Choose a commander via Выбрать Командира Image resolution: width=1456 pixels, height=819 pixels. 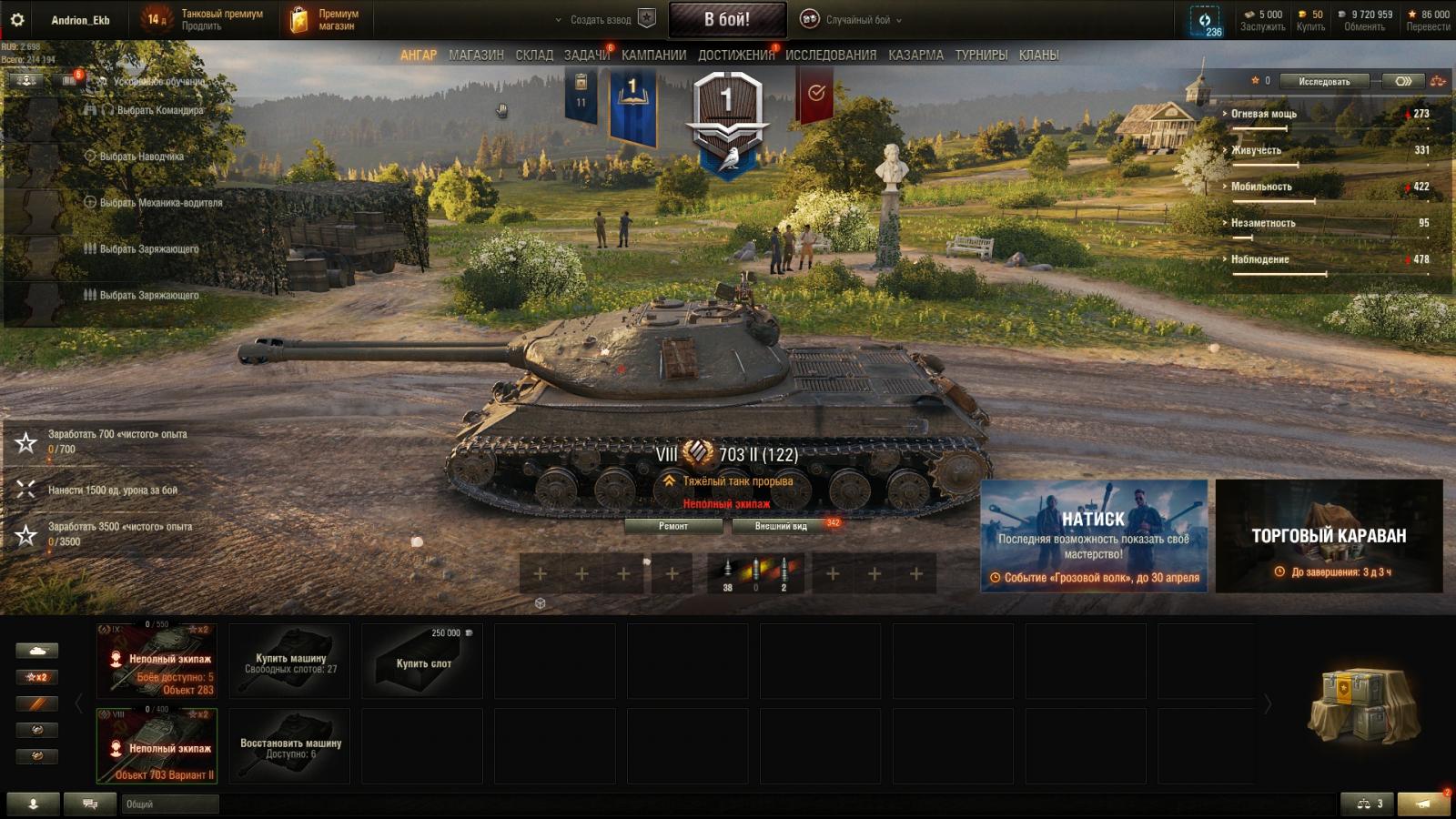159,110
